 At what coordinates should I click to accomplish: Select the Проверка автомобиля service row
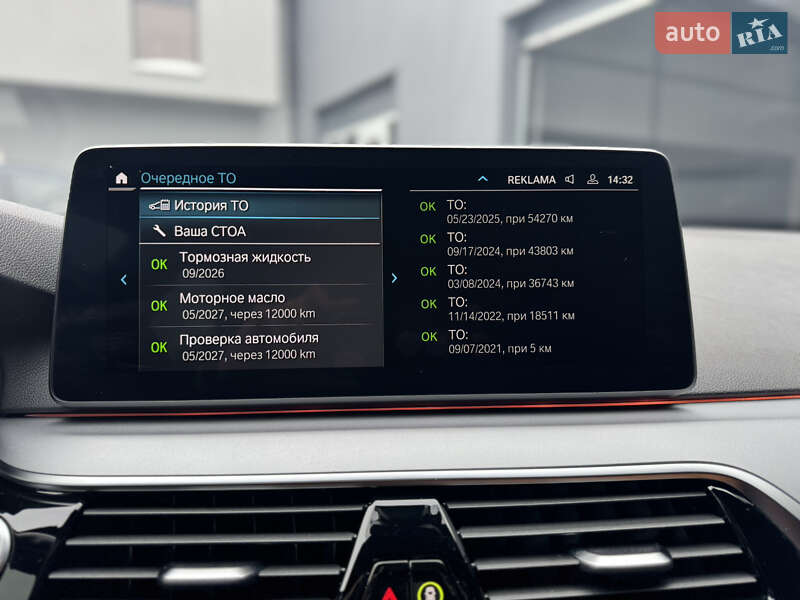[x=260, y=346]
